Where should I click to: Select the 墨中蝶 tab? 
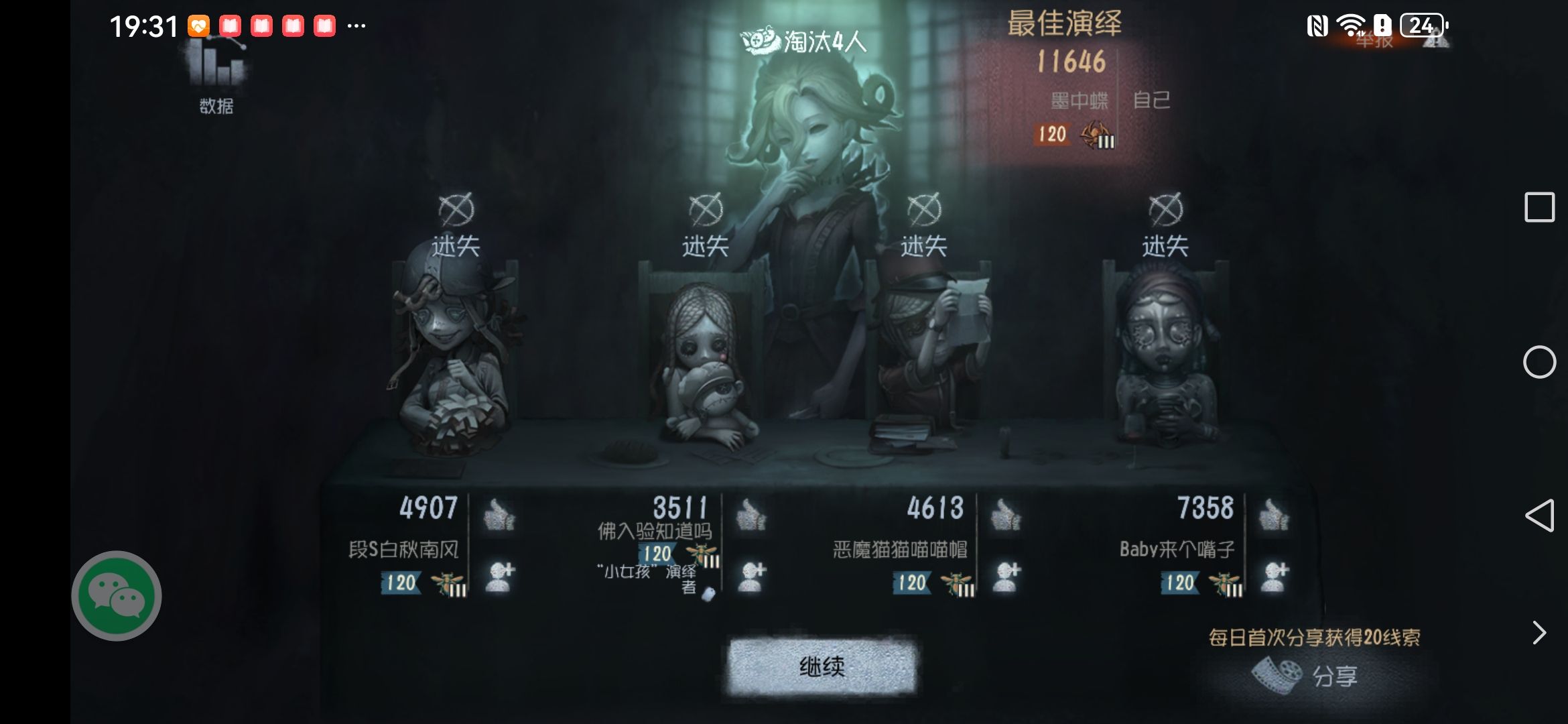click(1081, 99)
